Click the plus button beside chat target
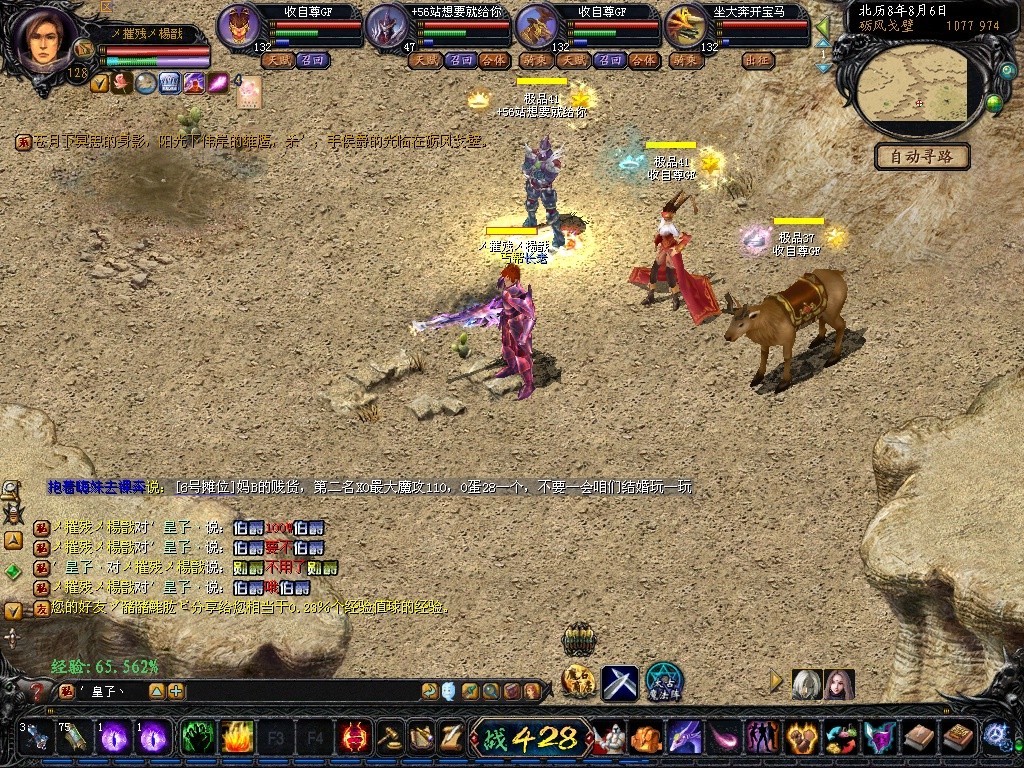The image size is (1024, 768). (x=176, y=691)
